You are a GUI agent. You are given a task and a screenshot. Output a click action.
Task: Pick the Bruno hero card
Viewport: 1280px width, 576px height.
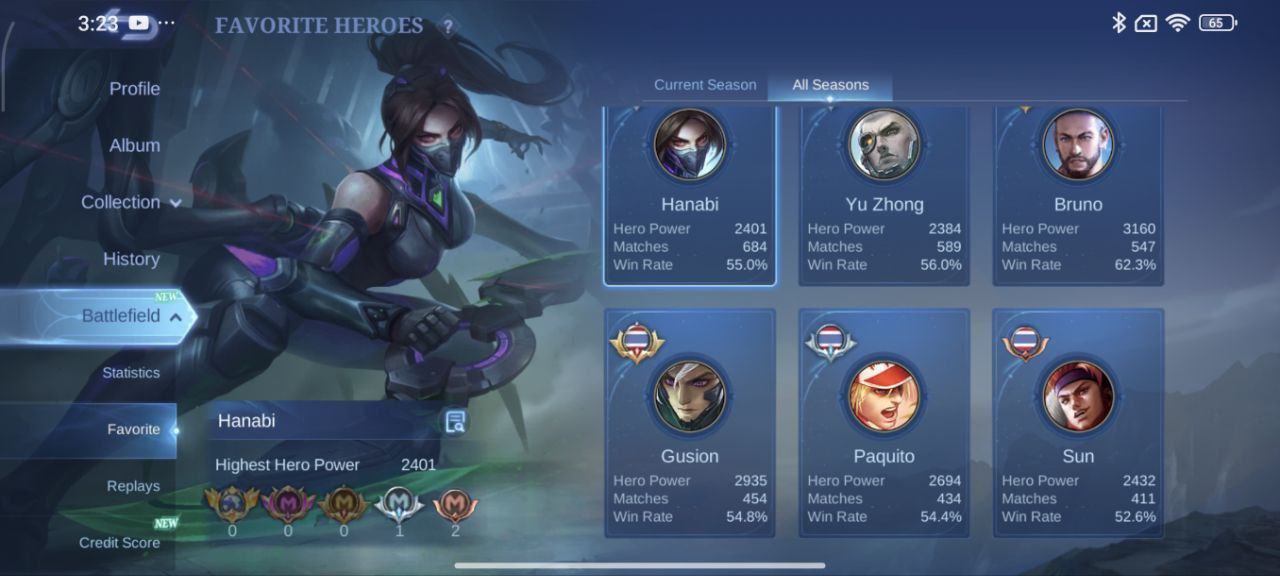pos(1078,196)
